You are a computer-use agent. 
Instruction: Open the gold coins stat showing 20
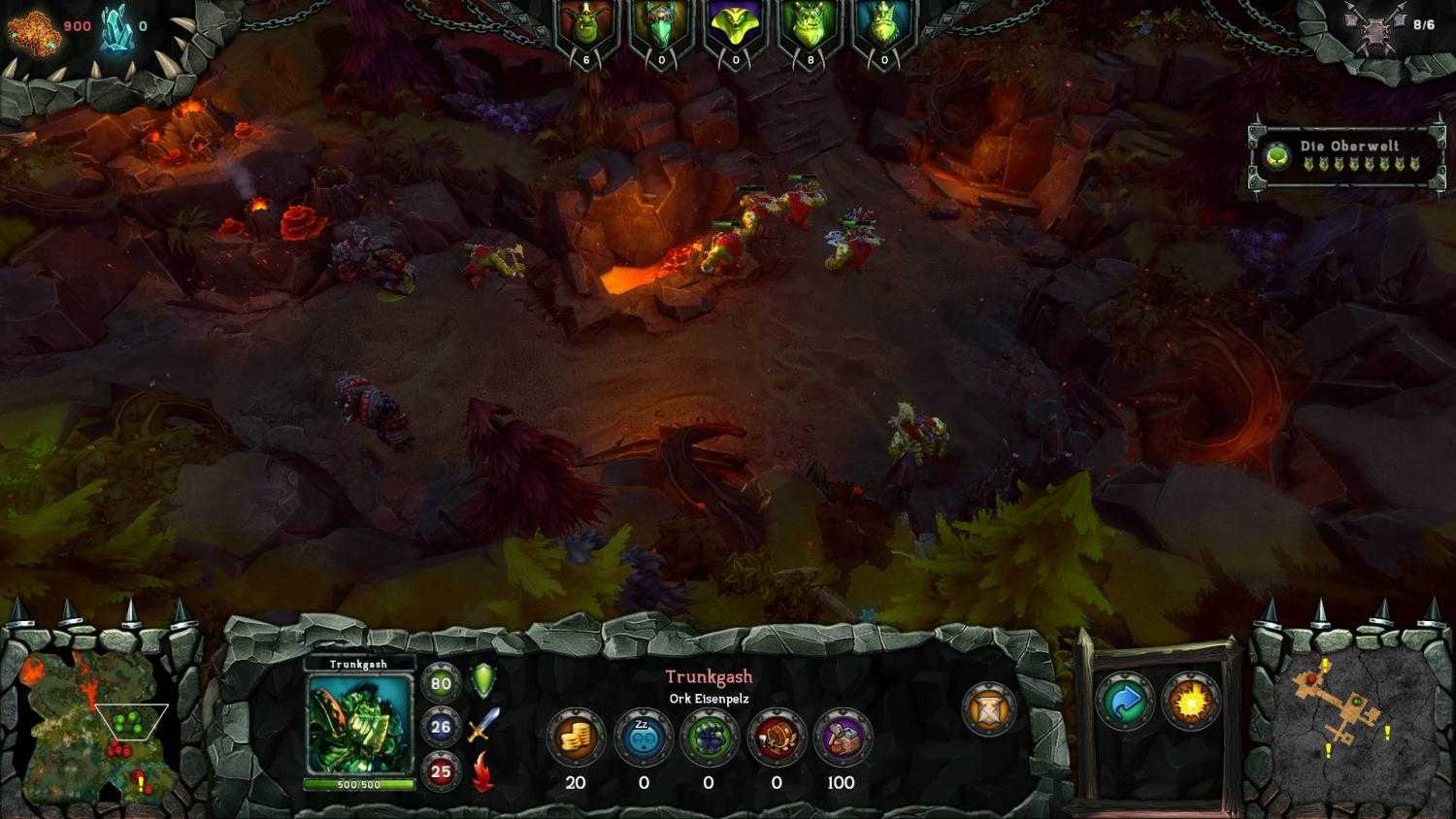574,738
